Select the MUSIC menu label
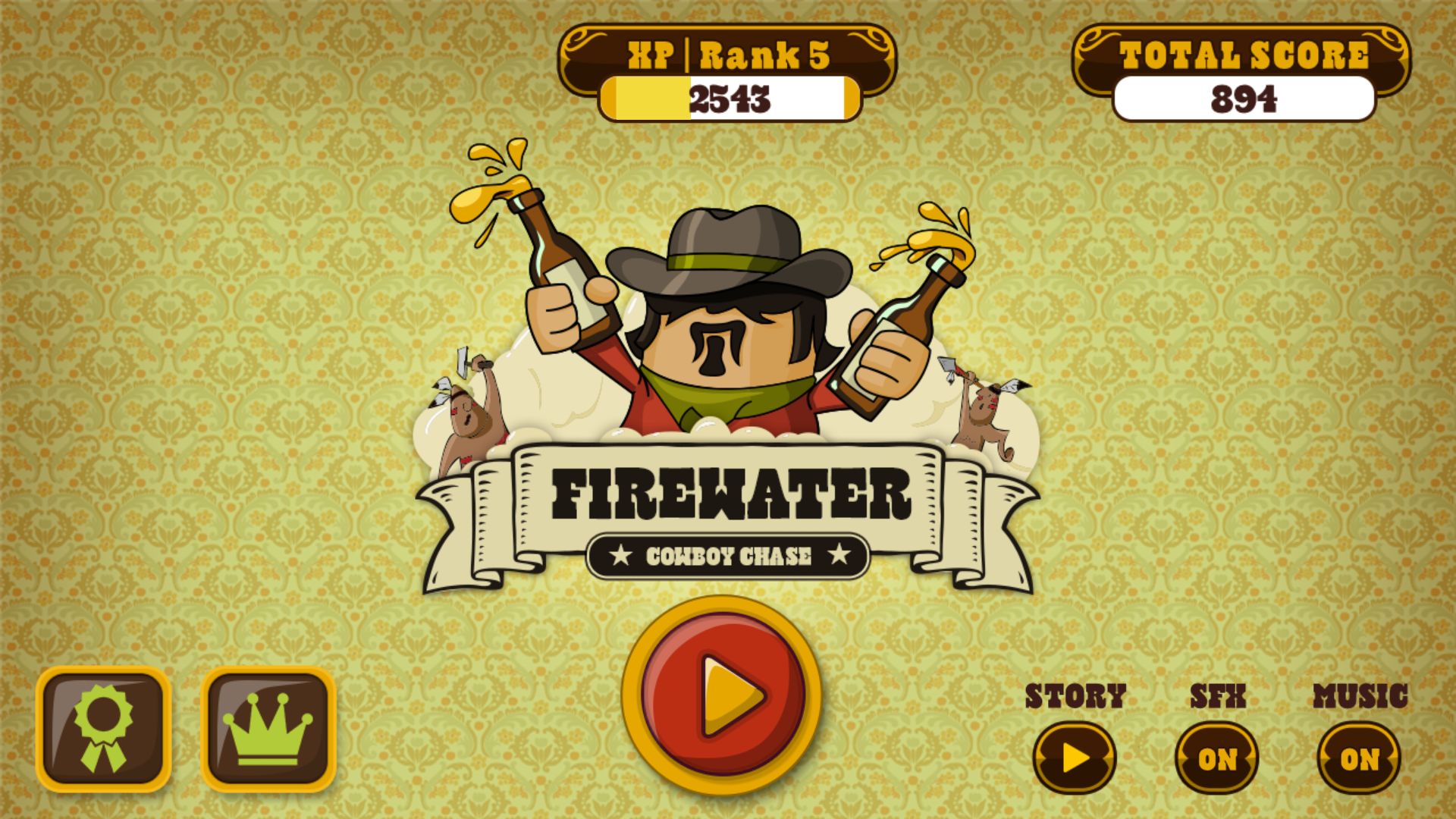The width and height of the screenshot is (1456, 819). [1360, 694]
